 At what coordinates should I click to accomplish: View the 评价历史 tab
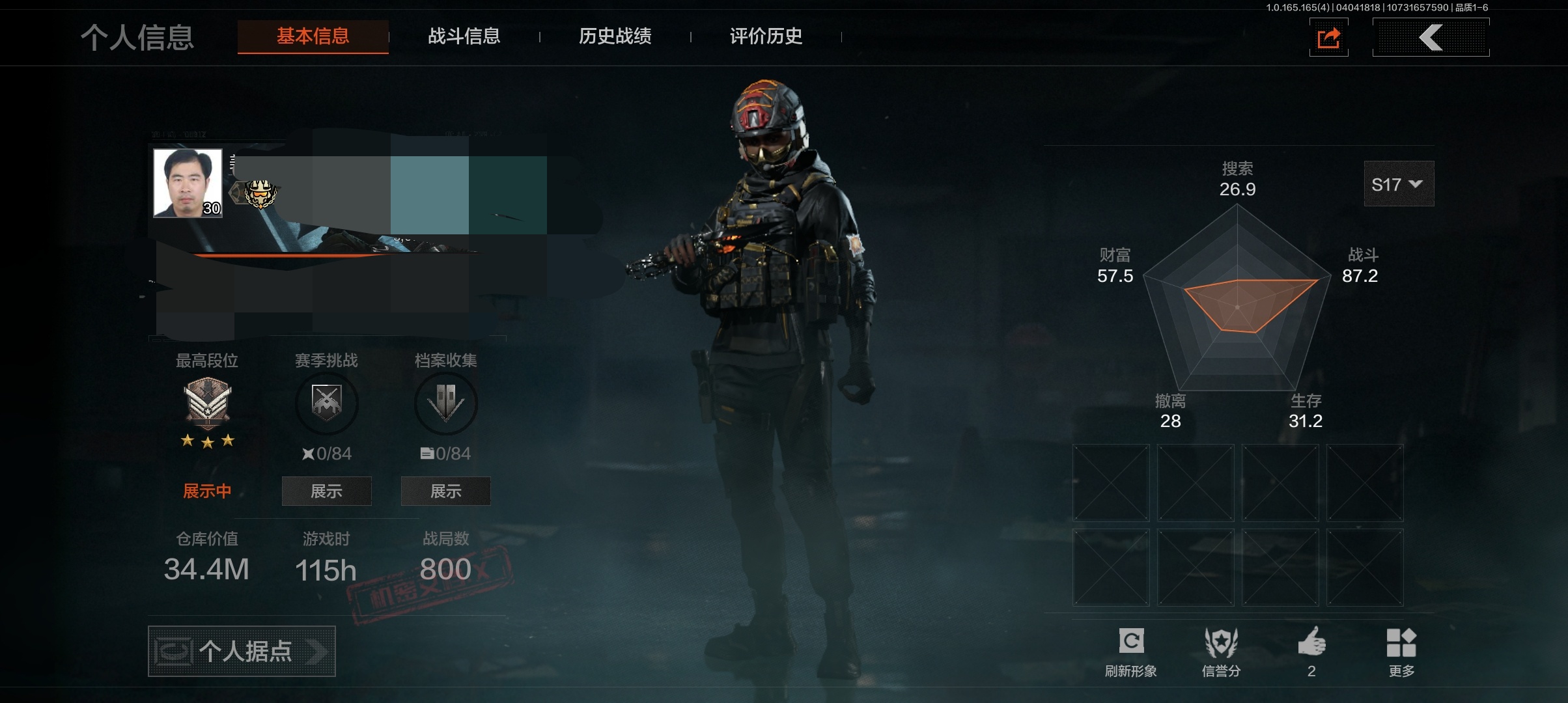766,36
